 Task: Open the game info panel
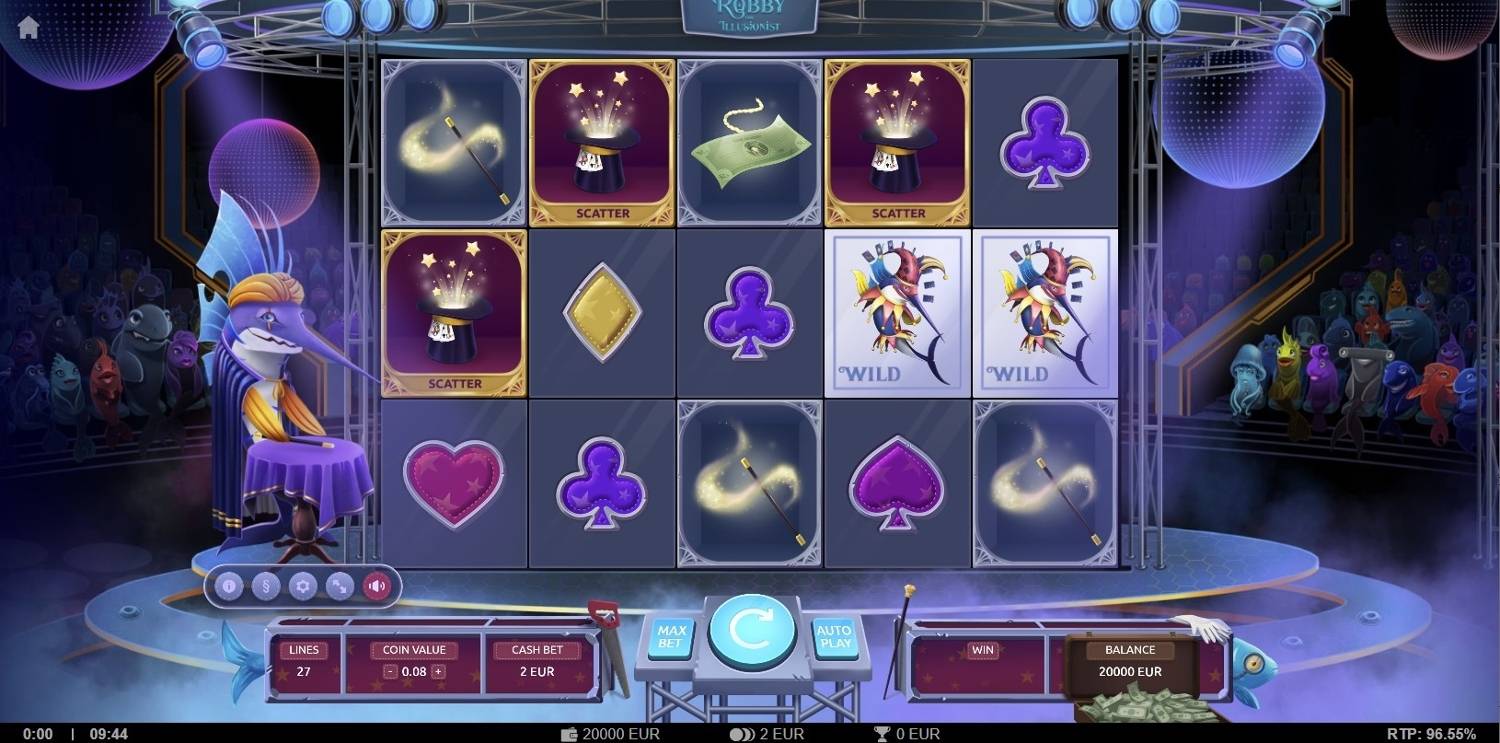pyautogui.click(x=227, y=587)
